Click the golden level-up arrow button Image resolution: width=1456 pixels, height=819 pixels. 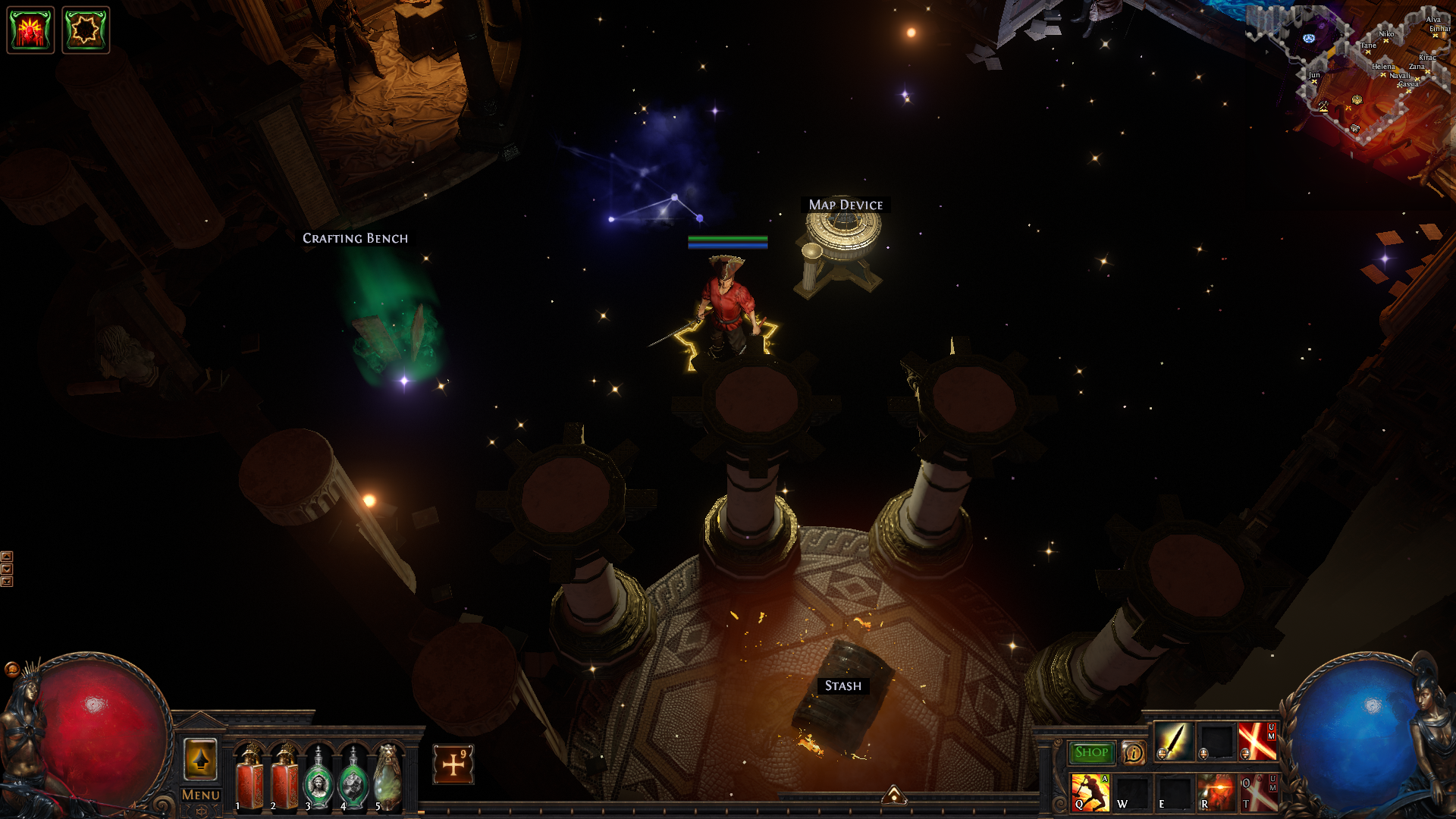[201, 758]
